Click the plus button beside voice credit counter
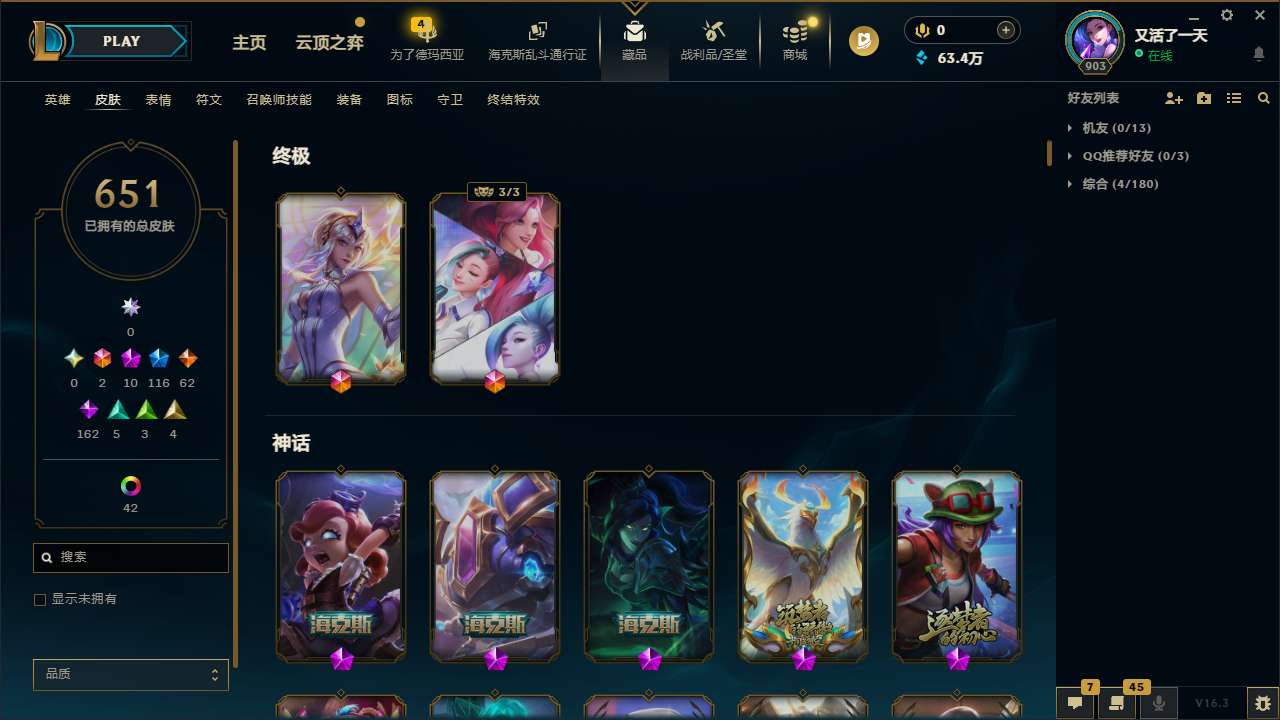The height and width of the screenshot is (720, 1280). [x=1005, y=30]
